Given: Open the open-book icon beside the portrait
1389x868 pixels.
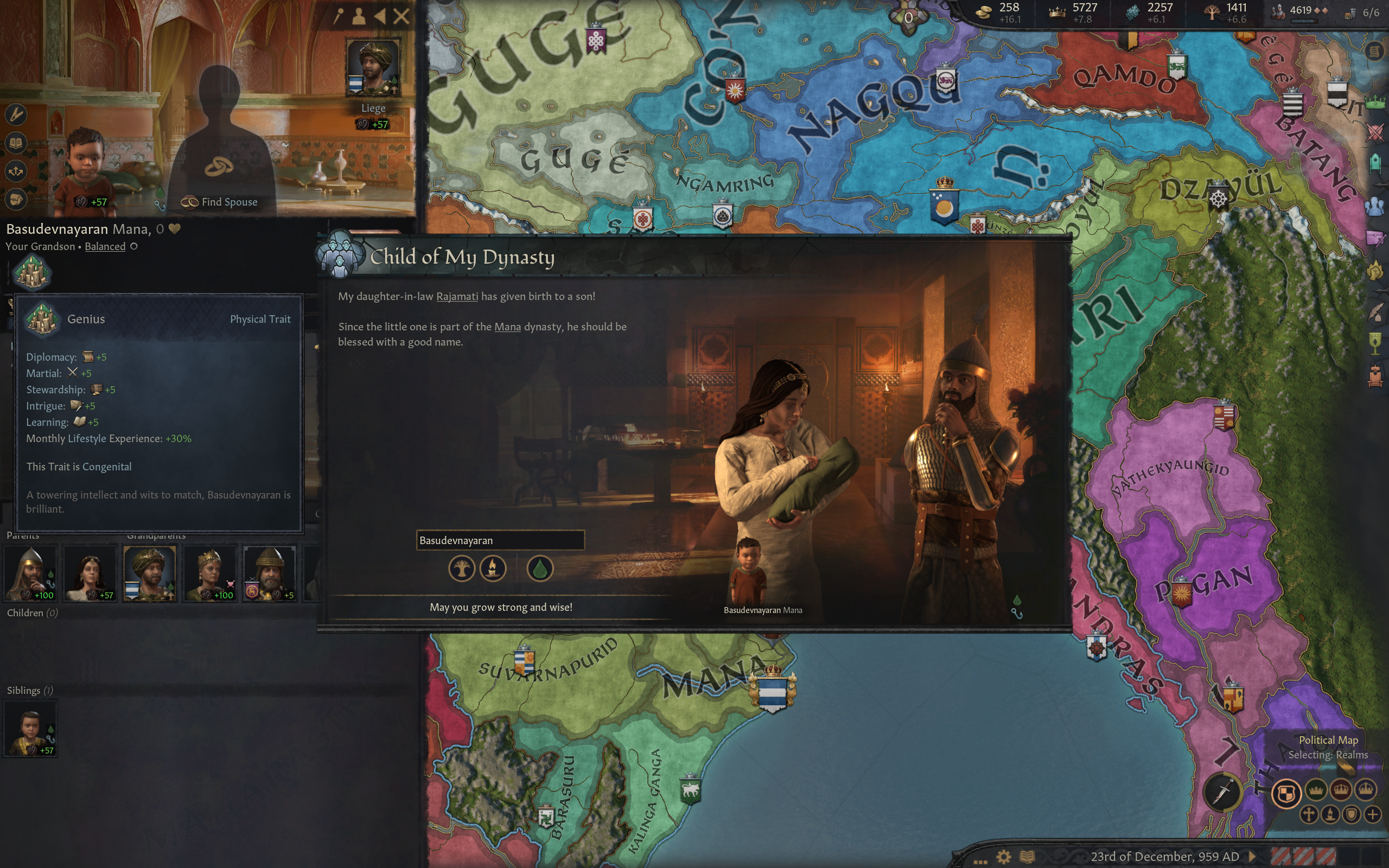Looking at the screenshot, I should click(x=16, y=142).
